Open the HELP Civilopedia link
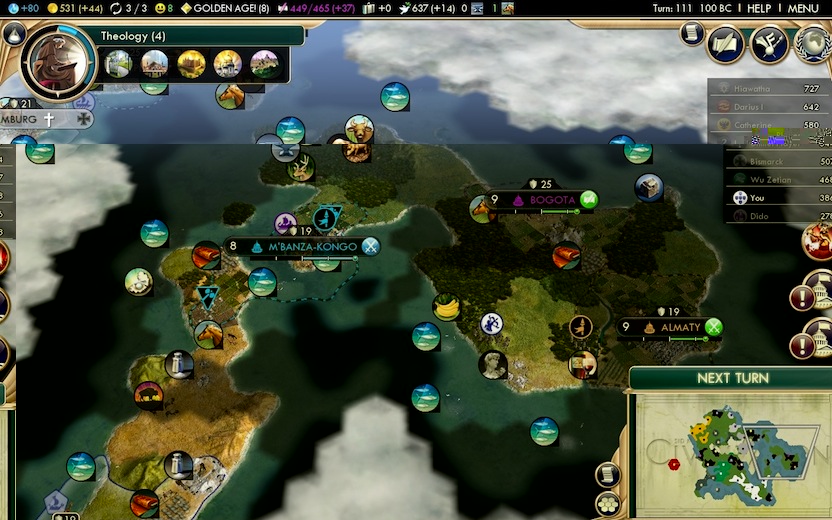Viewport: 832px width, 520px height. click(x=759, y=8)
